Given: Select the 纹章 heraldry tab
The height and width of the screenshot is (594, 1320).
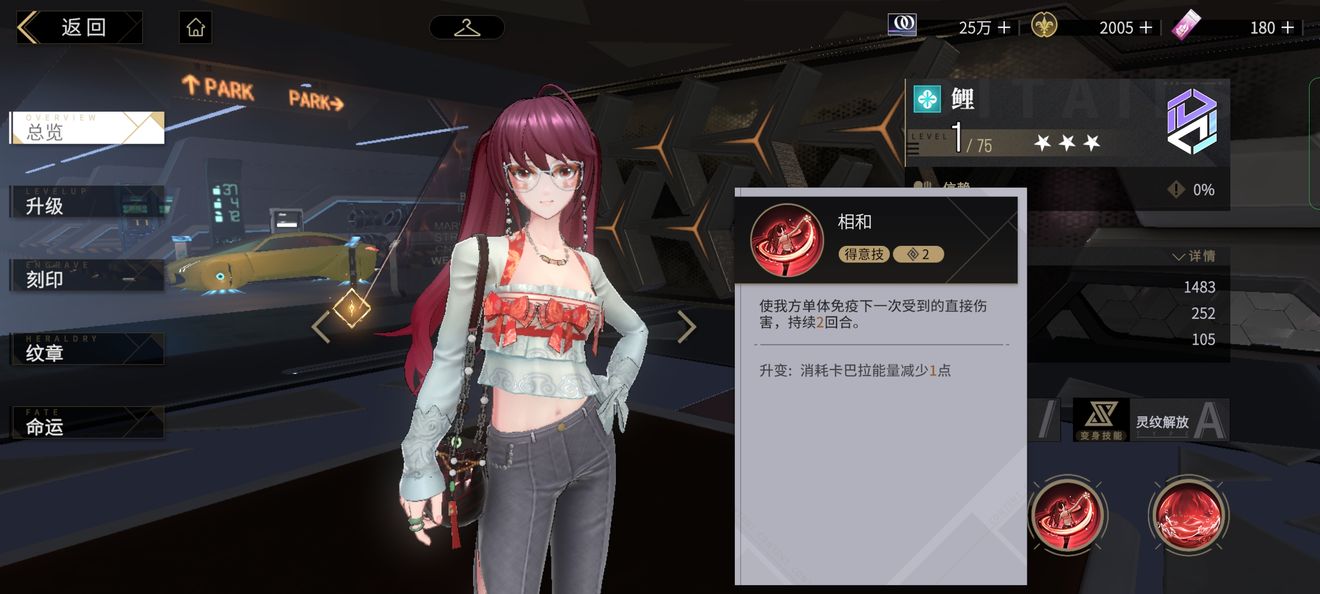Looking at the screenshot, I should 86,351.
